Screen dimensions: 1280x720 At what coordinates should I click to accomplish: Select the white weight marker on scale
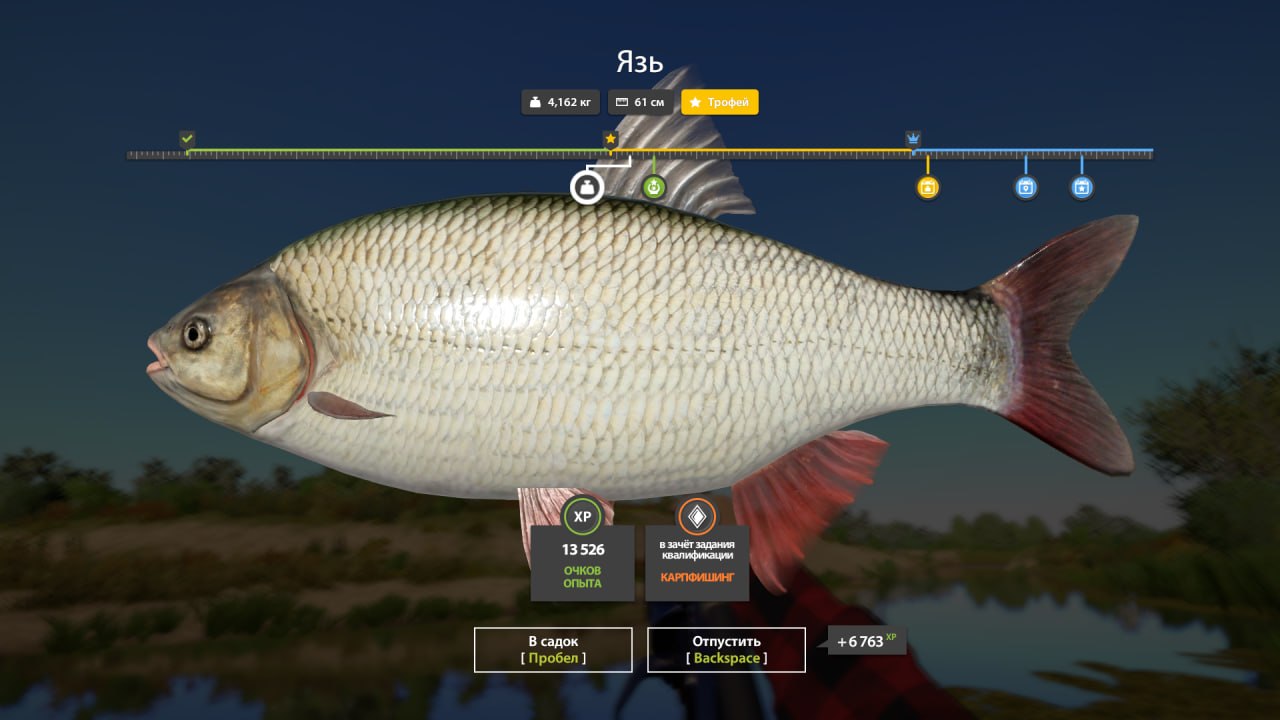(x=587, y=187)
